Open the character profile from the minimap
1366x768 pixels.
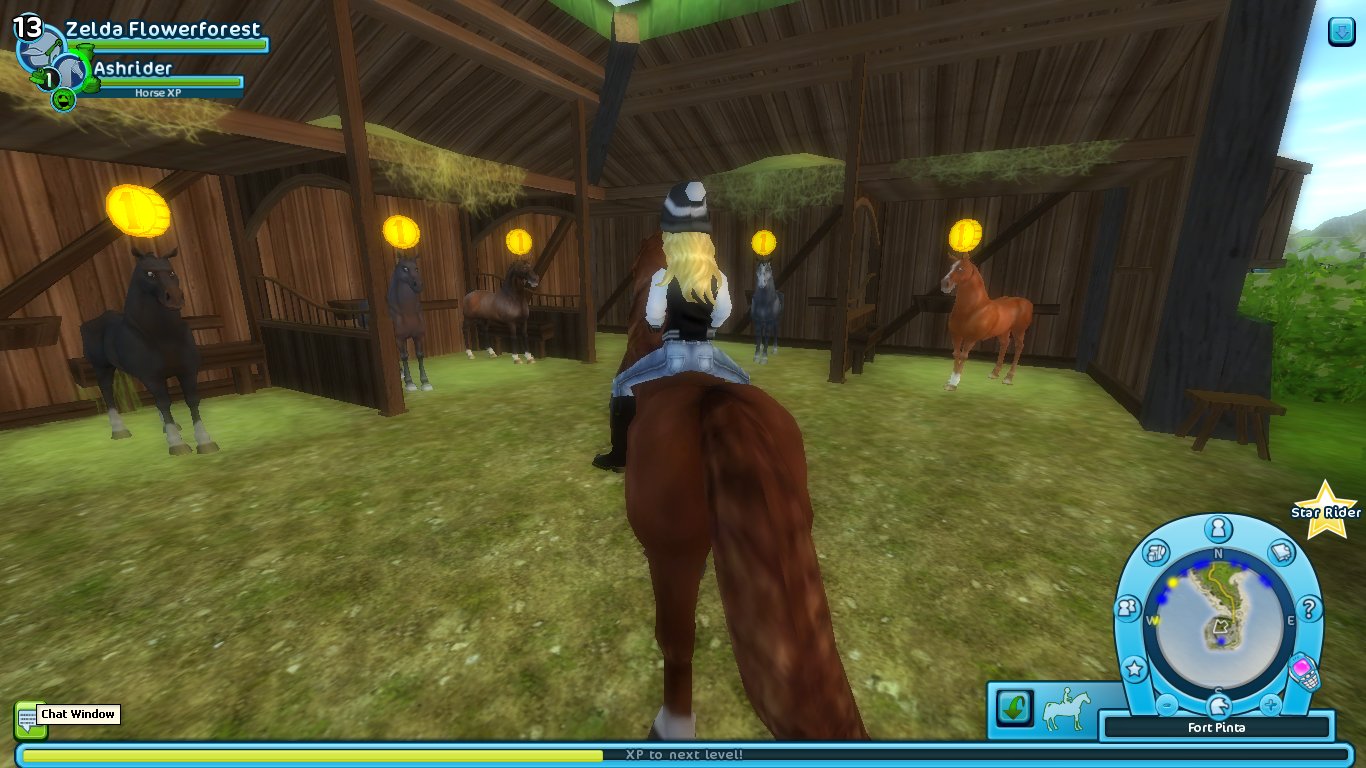[1217, 528]
